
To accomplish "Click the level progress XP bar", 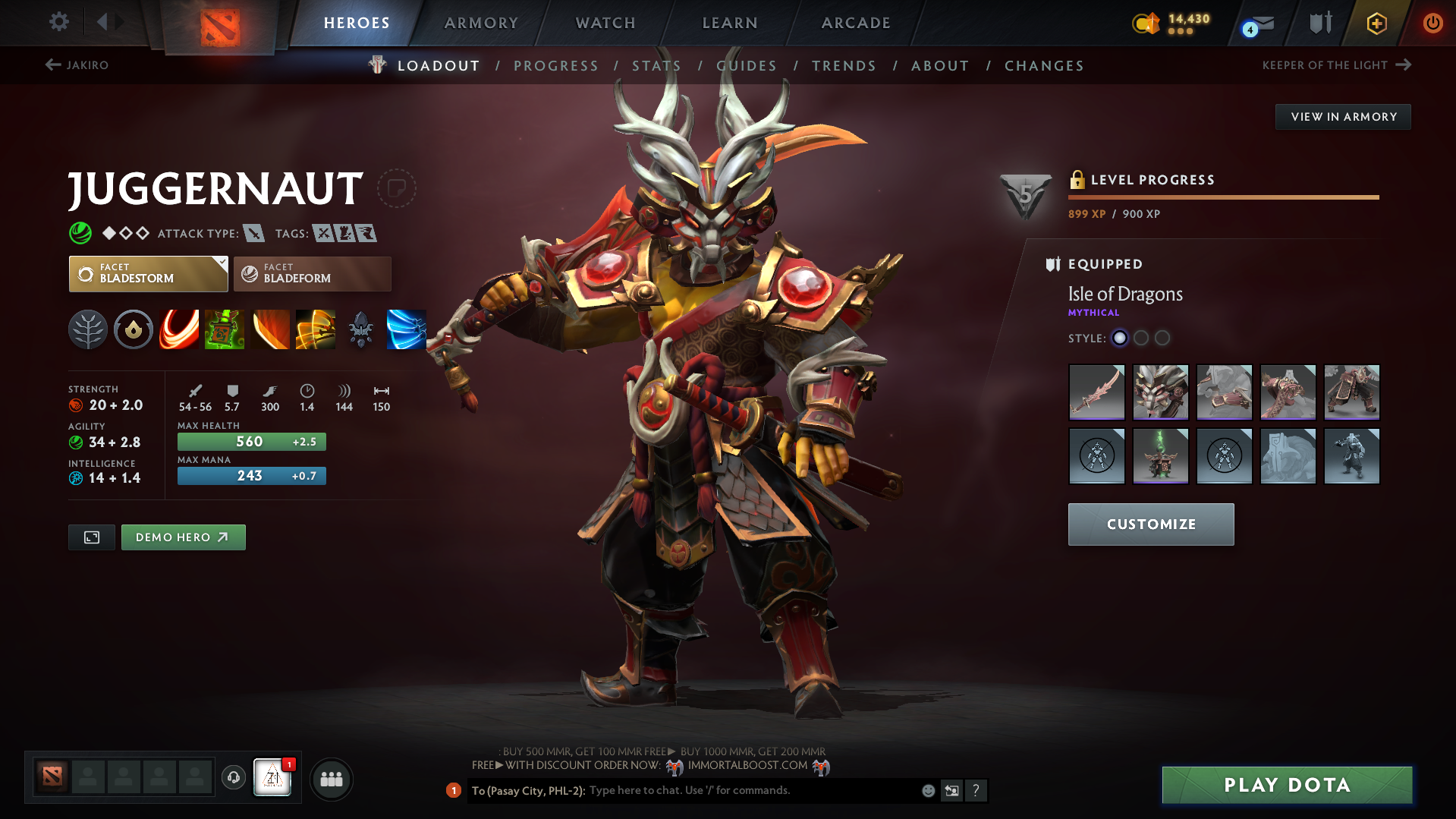I will (x=1223, y=197).
